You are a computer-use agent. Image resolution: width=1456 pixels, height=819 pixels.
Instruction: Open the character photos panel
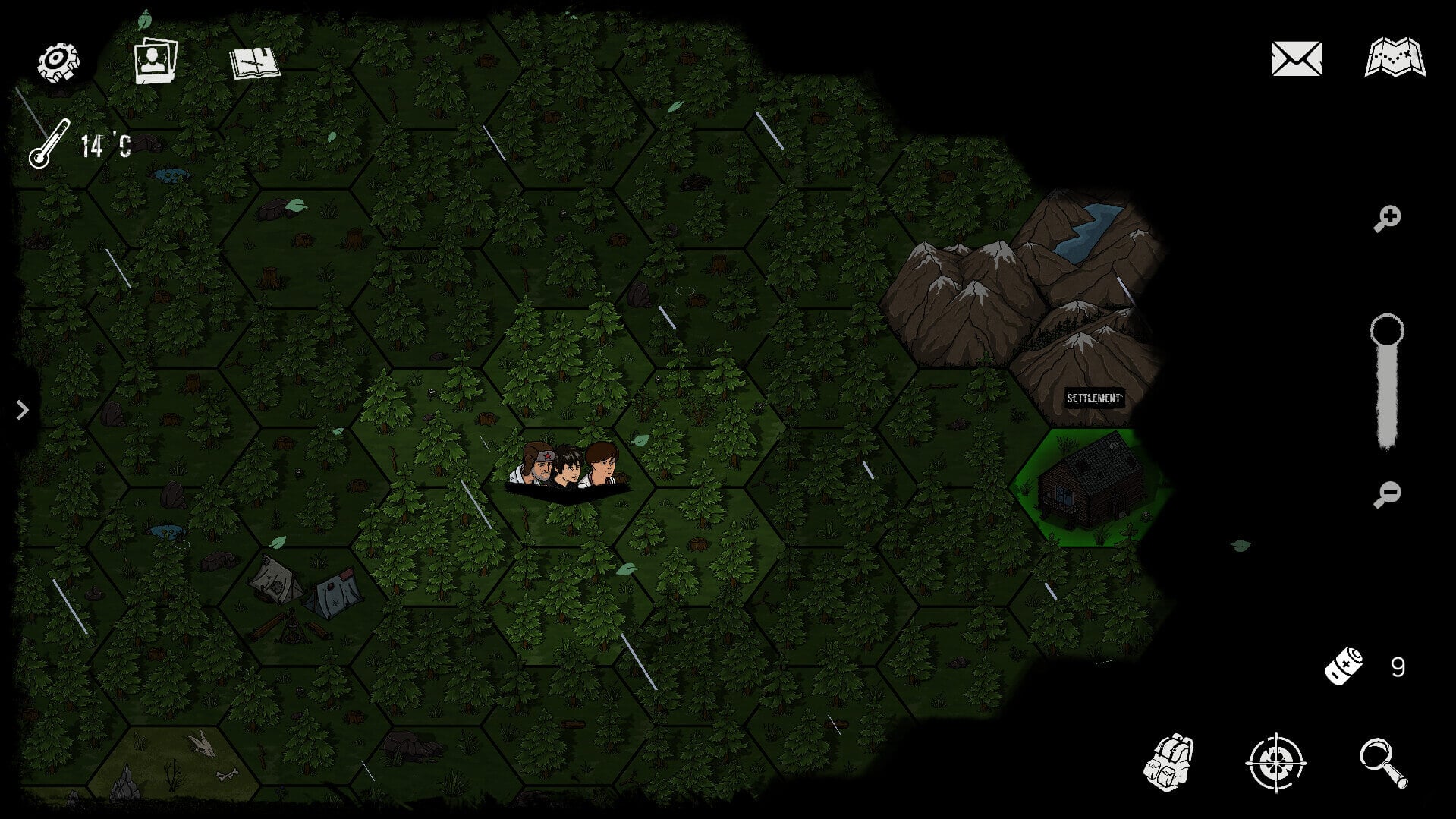click(x=156, y=60)
